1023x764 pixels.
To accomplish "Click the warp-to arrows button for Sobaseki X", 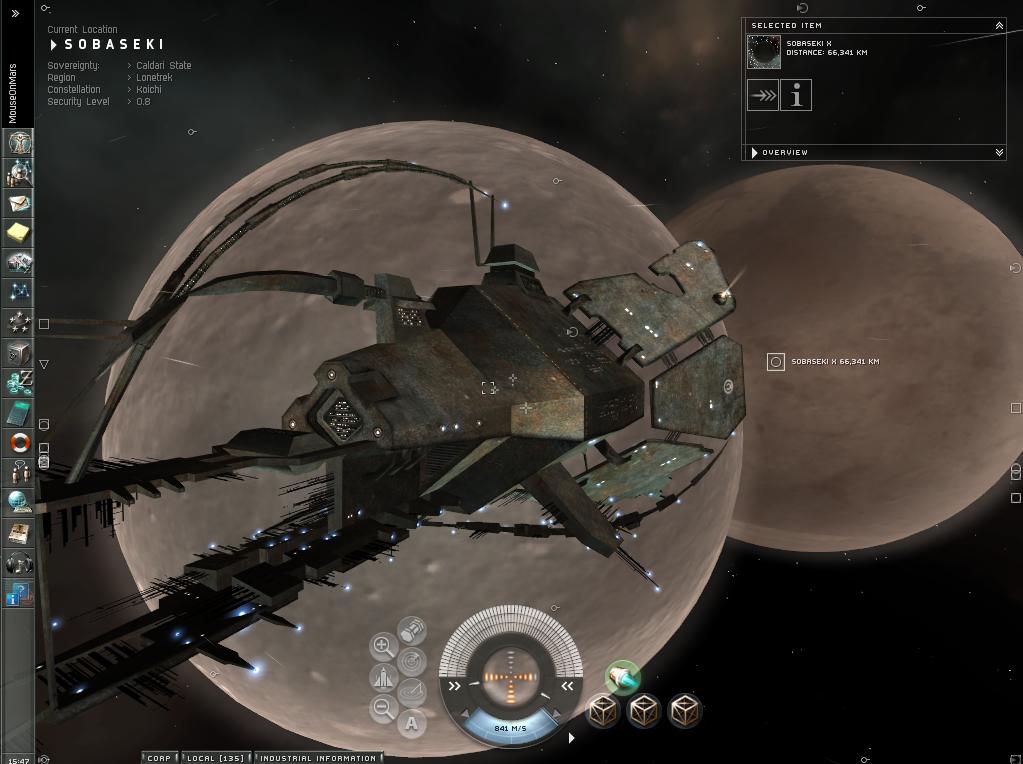I will tap(763, 96).
